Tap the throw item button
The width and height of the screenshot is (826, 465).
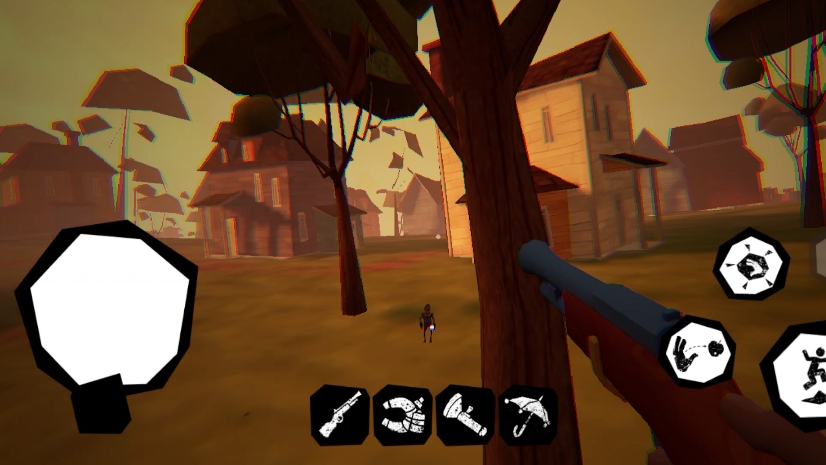[698, 350]
